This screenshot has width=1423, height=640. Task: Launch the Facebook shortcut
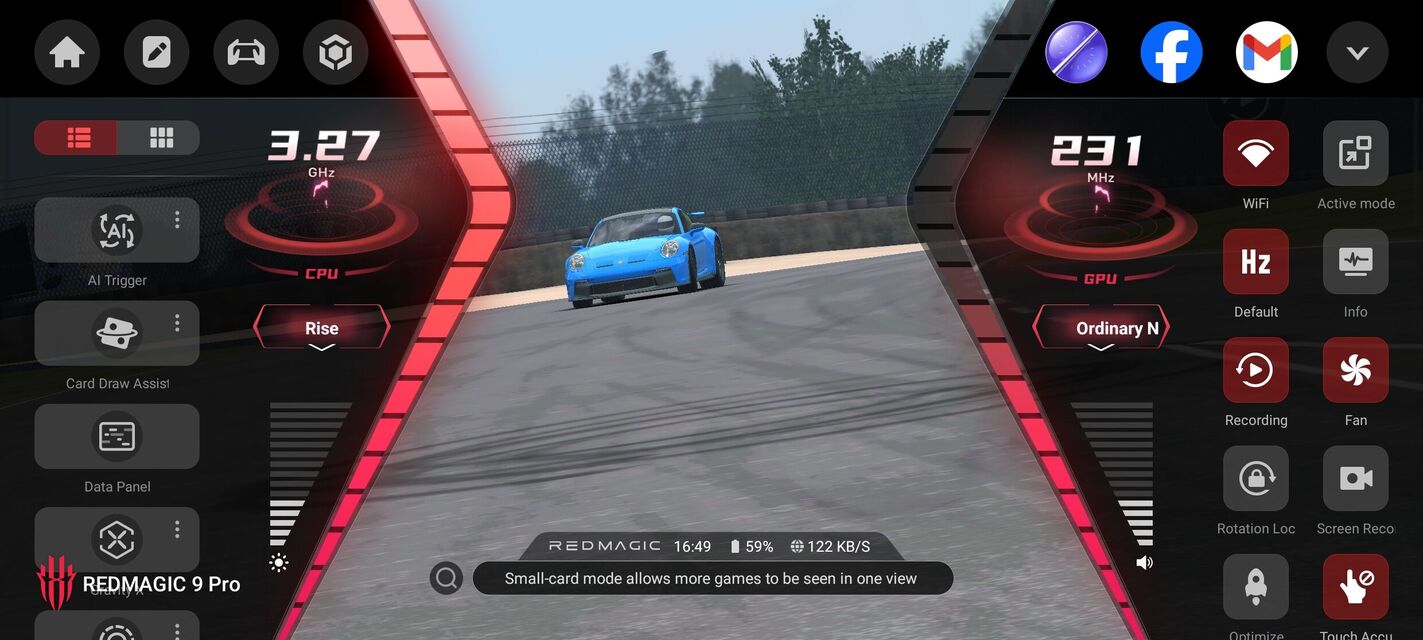[1171, 52]
